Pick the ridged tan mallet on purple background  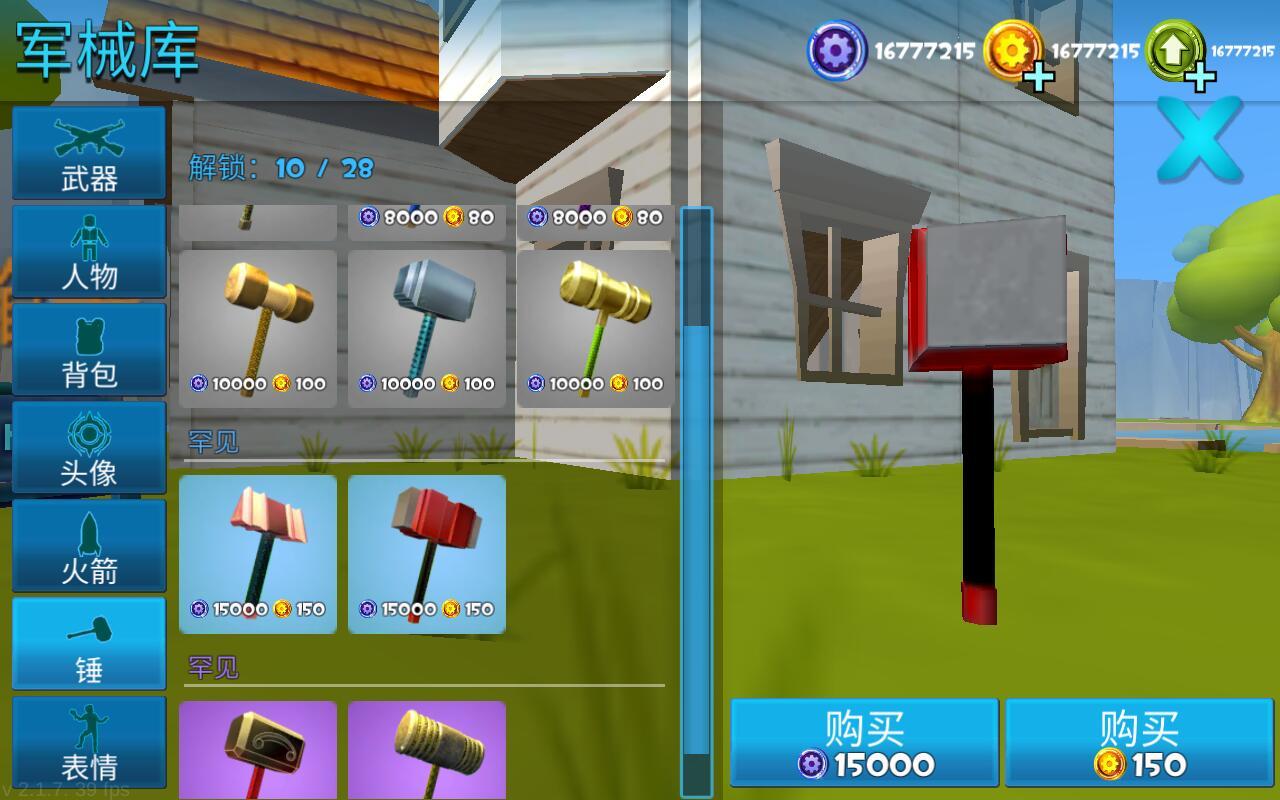[427, 750]
